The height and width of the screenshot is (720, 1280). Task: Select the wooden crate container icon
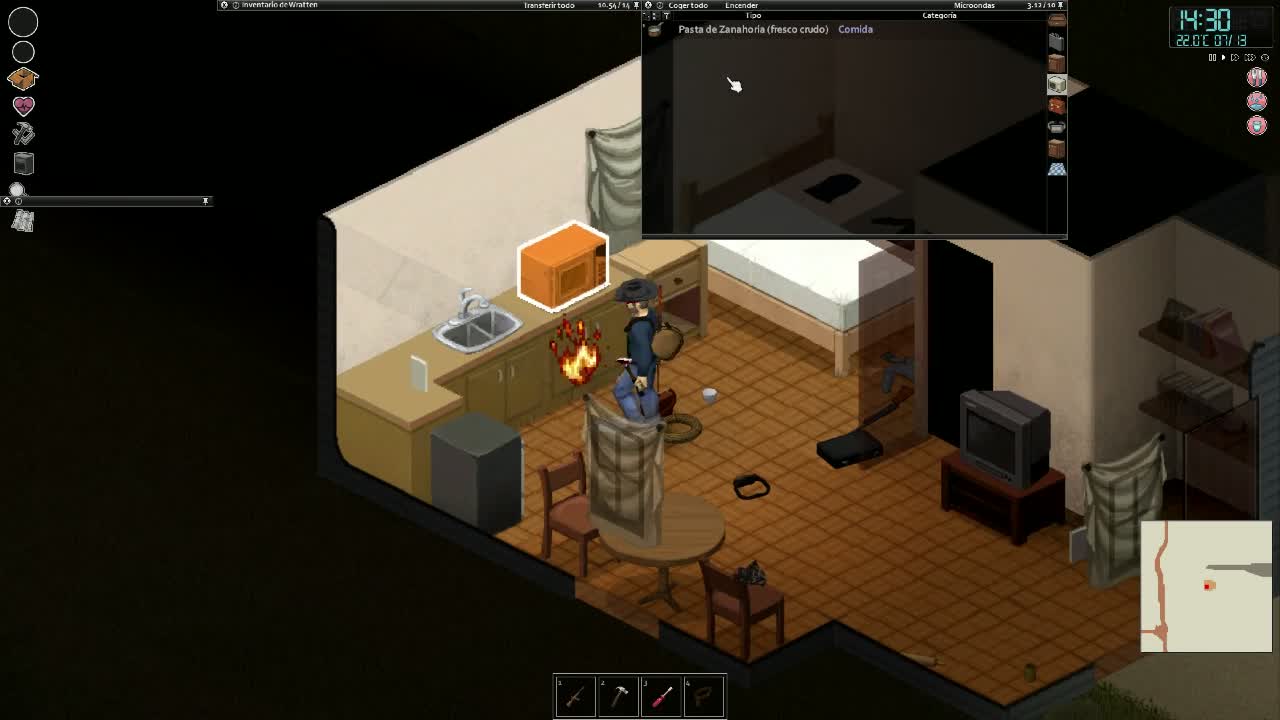click(x=1057, y=62)
